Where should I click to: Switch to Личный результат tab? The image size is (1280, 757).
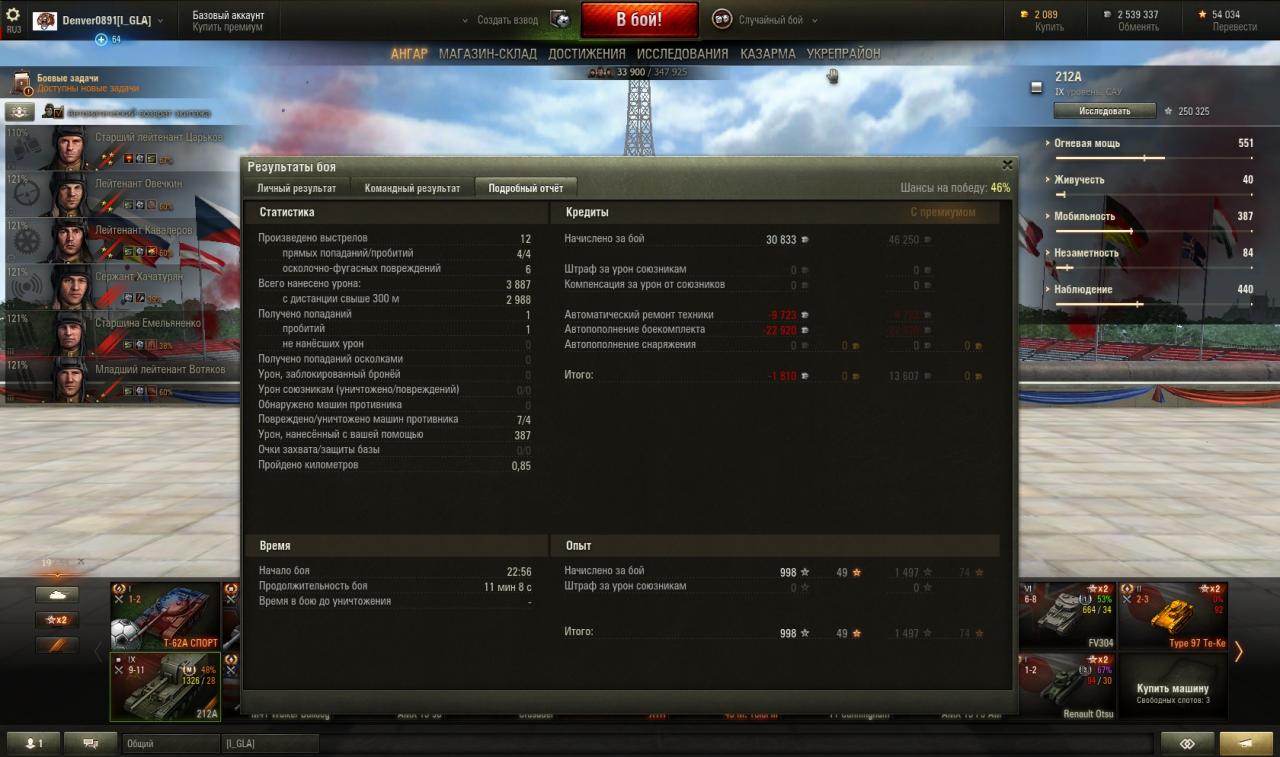(296, 188)
